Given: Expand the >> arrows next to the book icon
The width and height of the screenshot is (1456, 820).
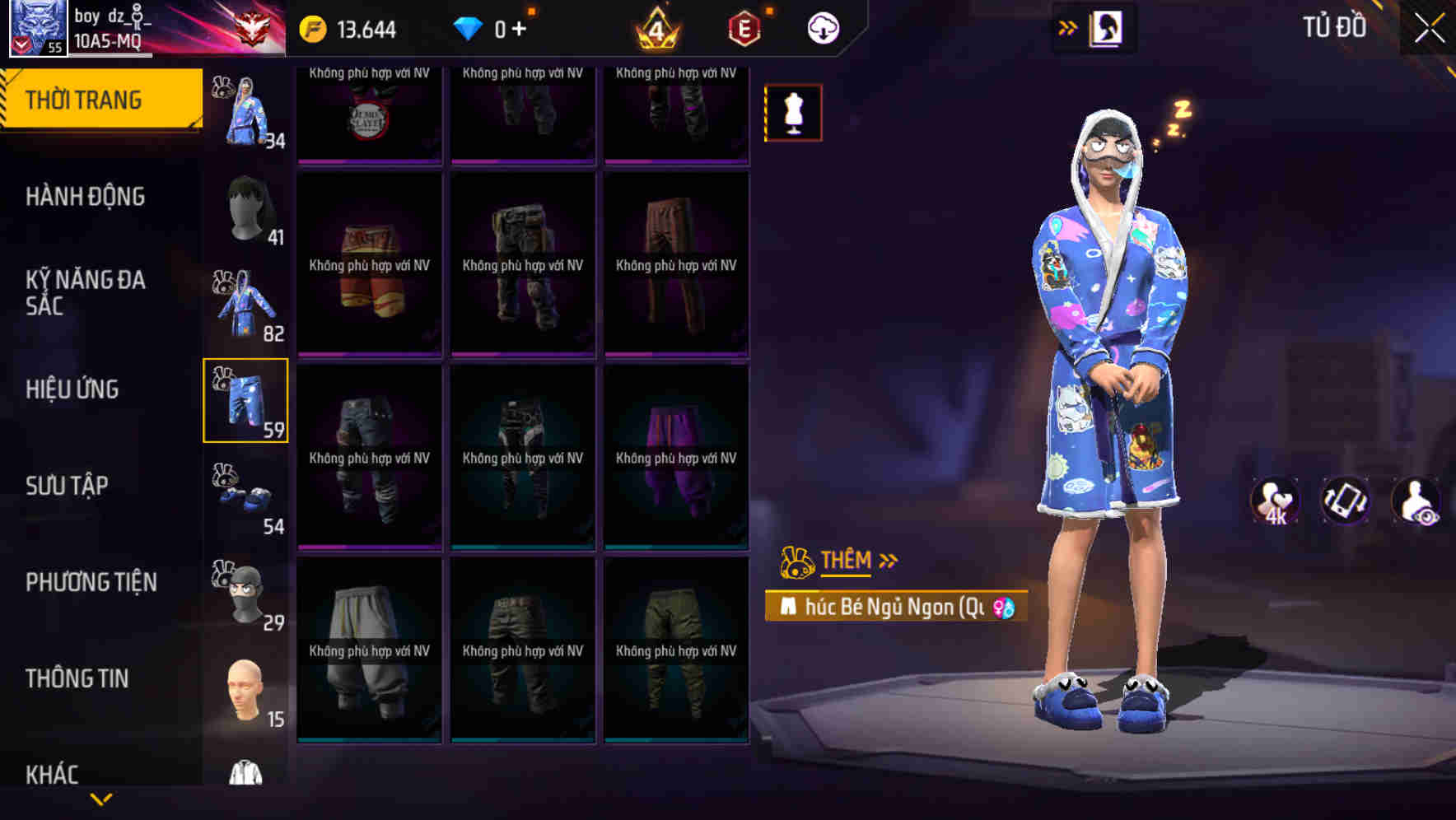Looking at the screenshot, I should click(1068, 27).
